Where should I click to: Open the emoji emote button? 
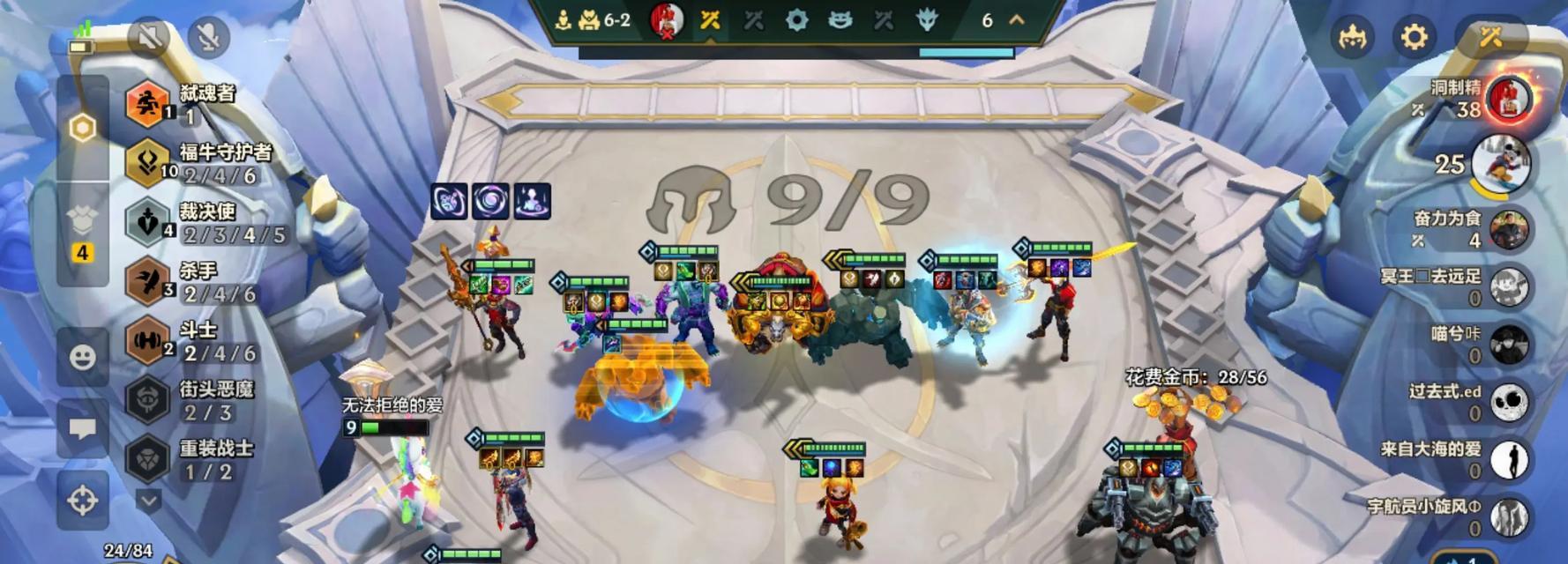coord(82,357)
